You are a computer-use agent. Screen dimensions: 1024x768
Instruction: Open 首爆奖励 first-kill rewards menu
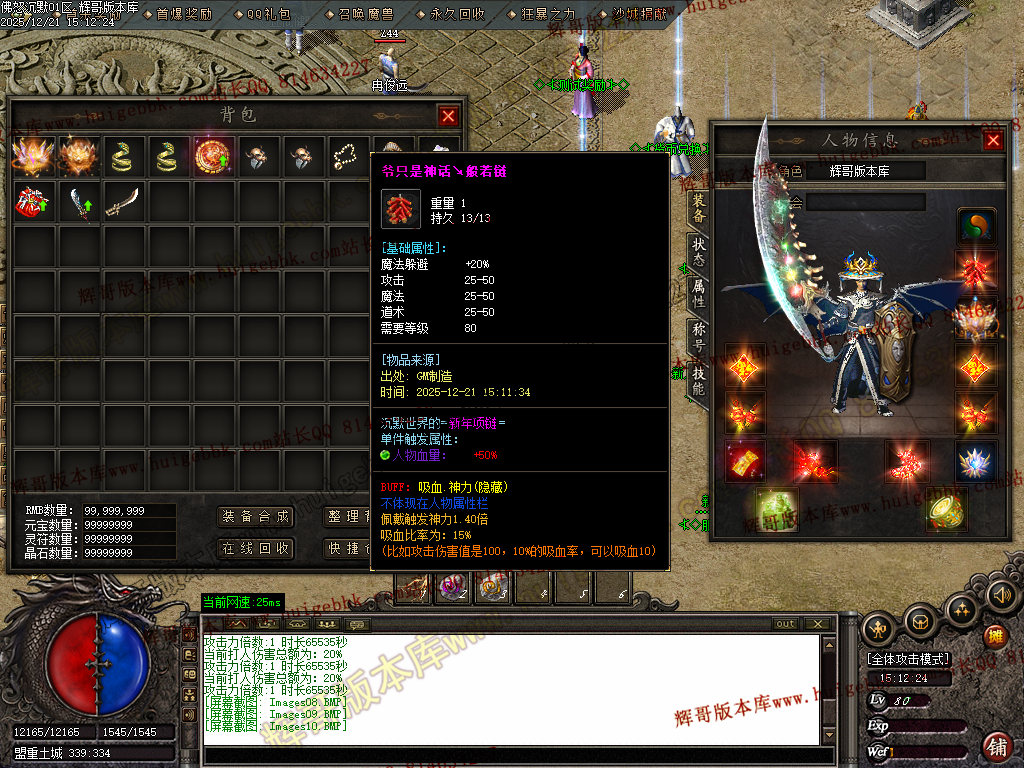coord(184,14)
